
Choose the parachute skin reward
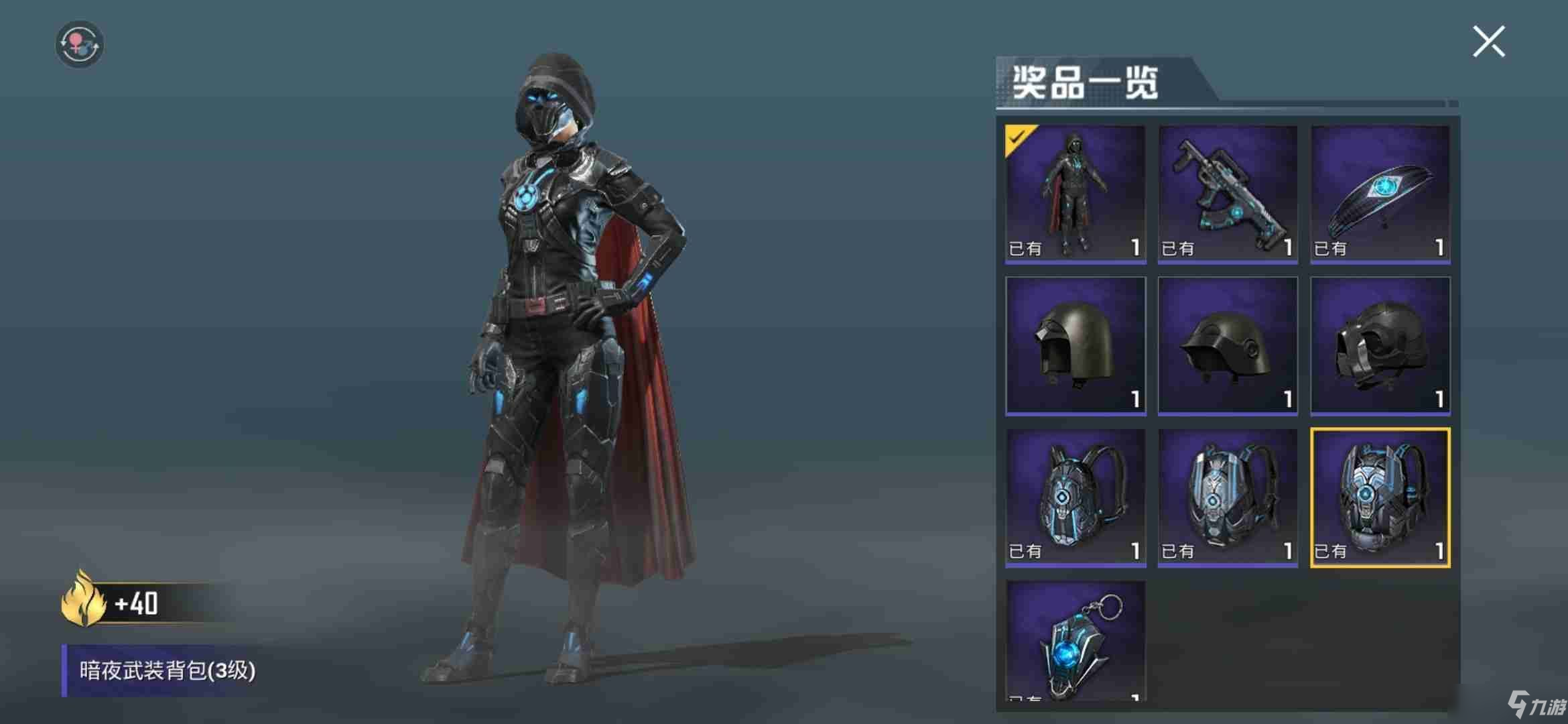tap(1380, 194)
